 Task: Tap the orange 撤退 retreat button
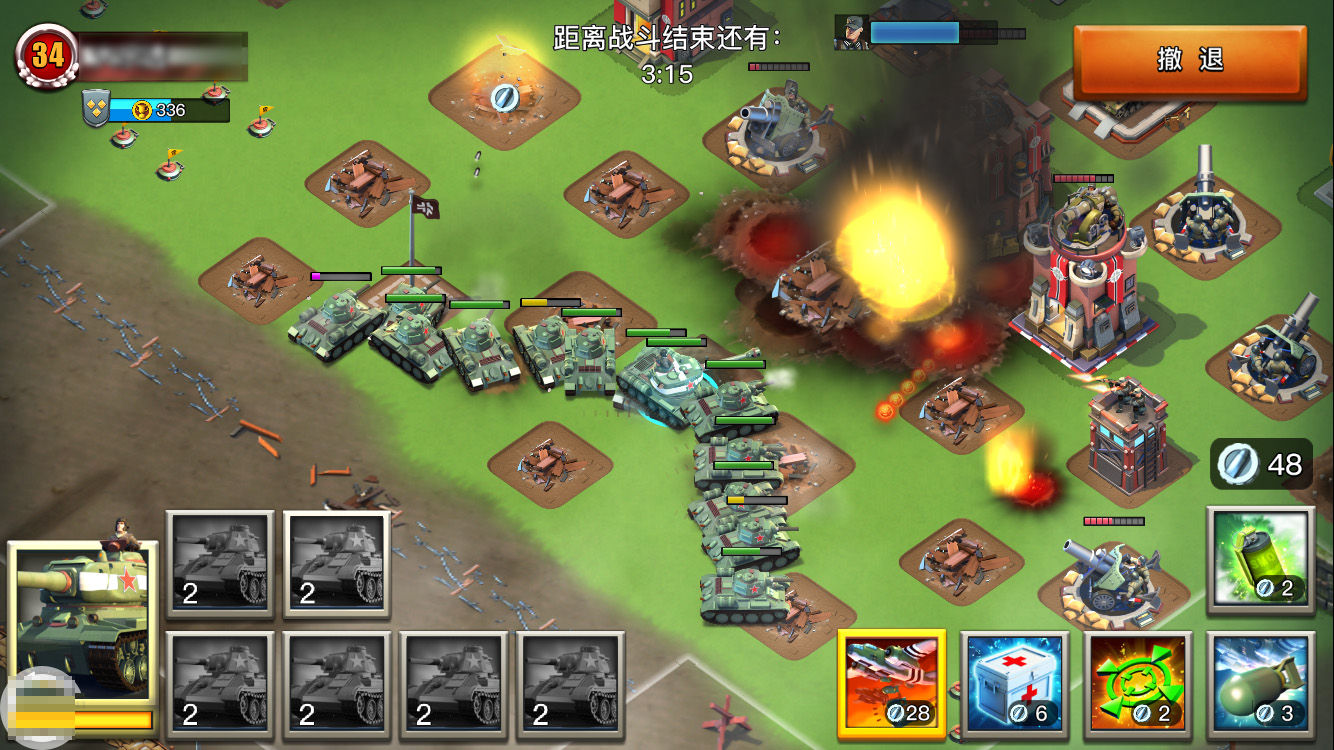click(1190, 61)
